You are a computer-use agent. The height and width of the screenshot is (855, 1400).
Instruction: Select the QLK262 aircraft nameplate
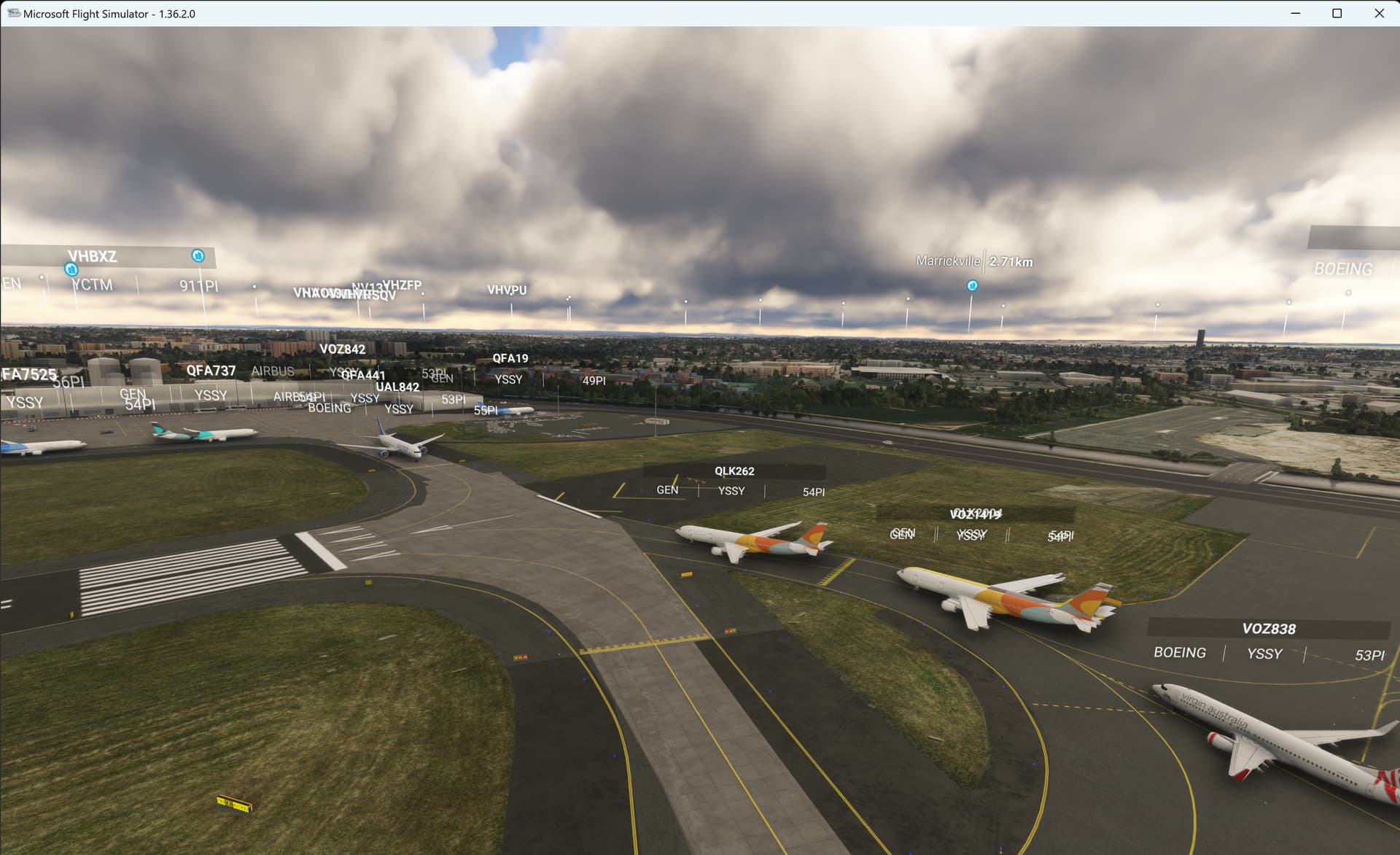coord(734,471)
